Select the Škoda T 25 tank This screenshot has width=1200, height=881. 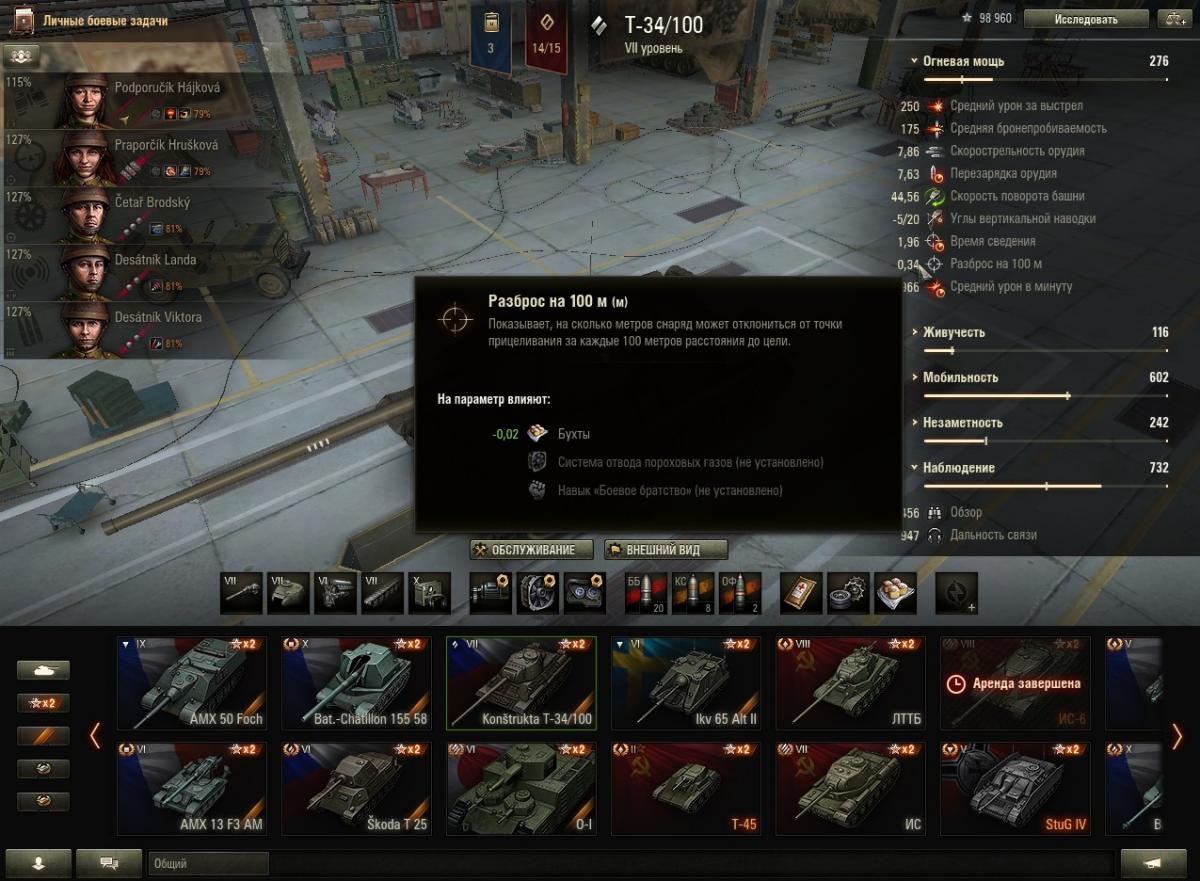point(356,789)
